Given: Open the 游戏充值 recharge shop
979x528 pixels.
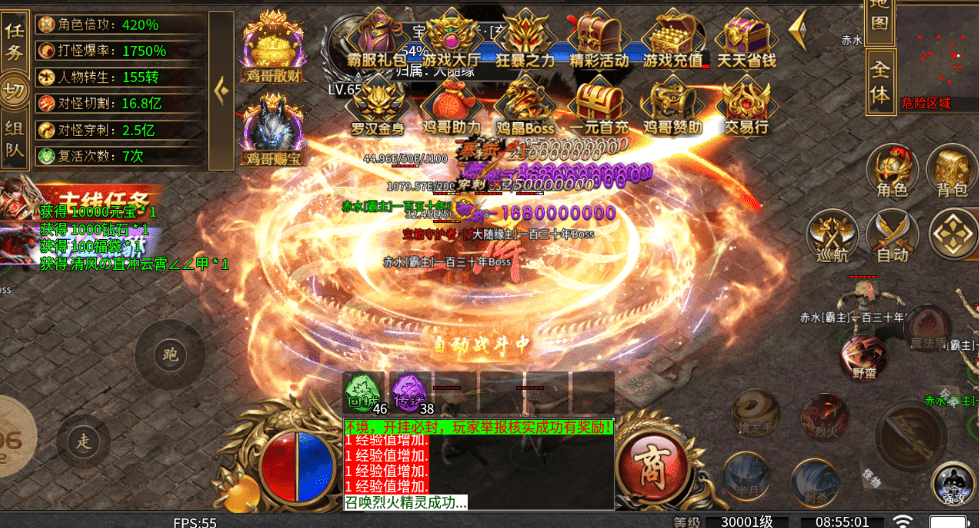Looking at the screenshot, I should pos(672,38).
